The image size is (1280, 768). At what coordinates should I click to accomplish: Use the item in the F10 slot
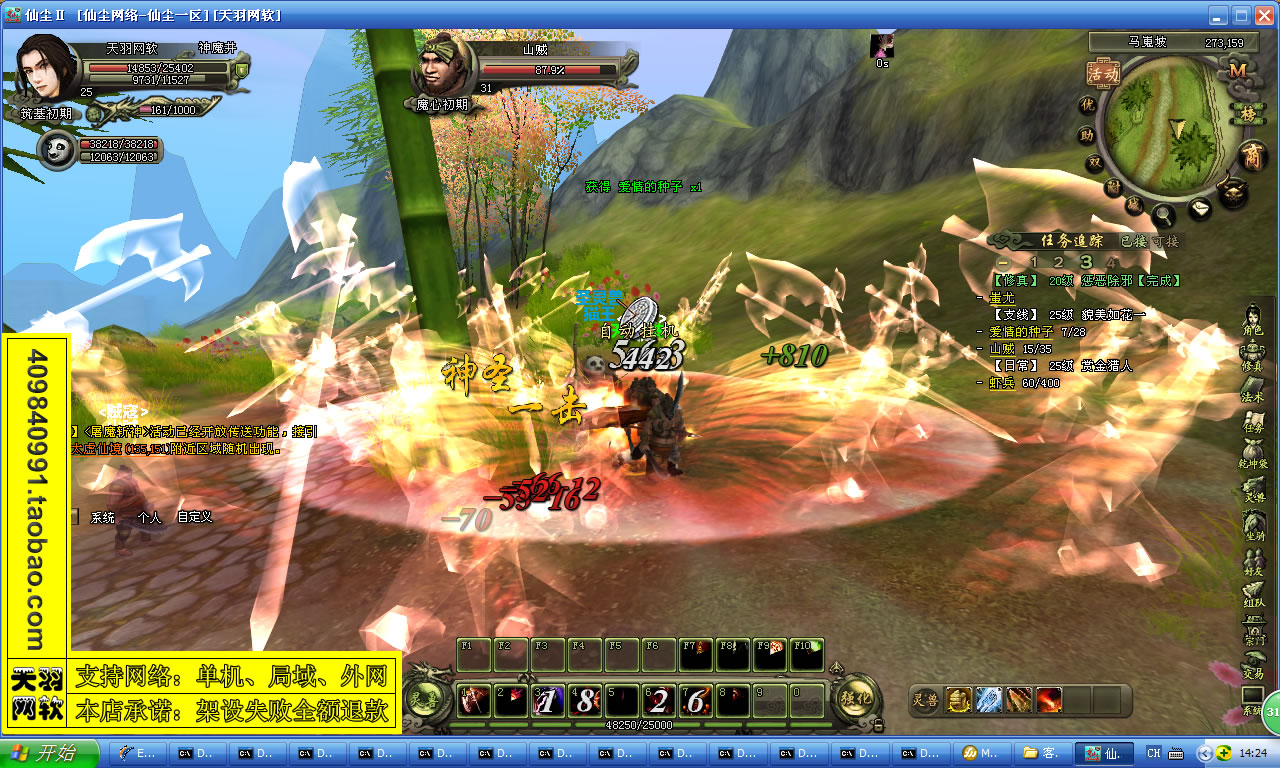tap(807, 654)
